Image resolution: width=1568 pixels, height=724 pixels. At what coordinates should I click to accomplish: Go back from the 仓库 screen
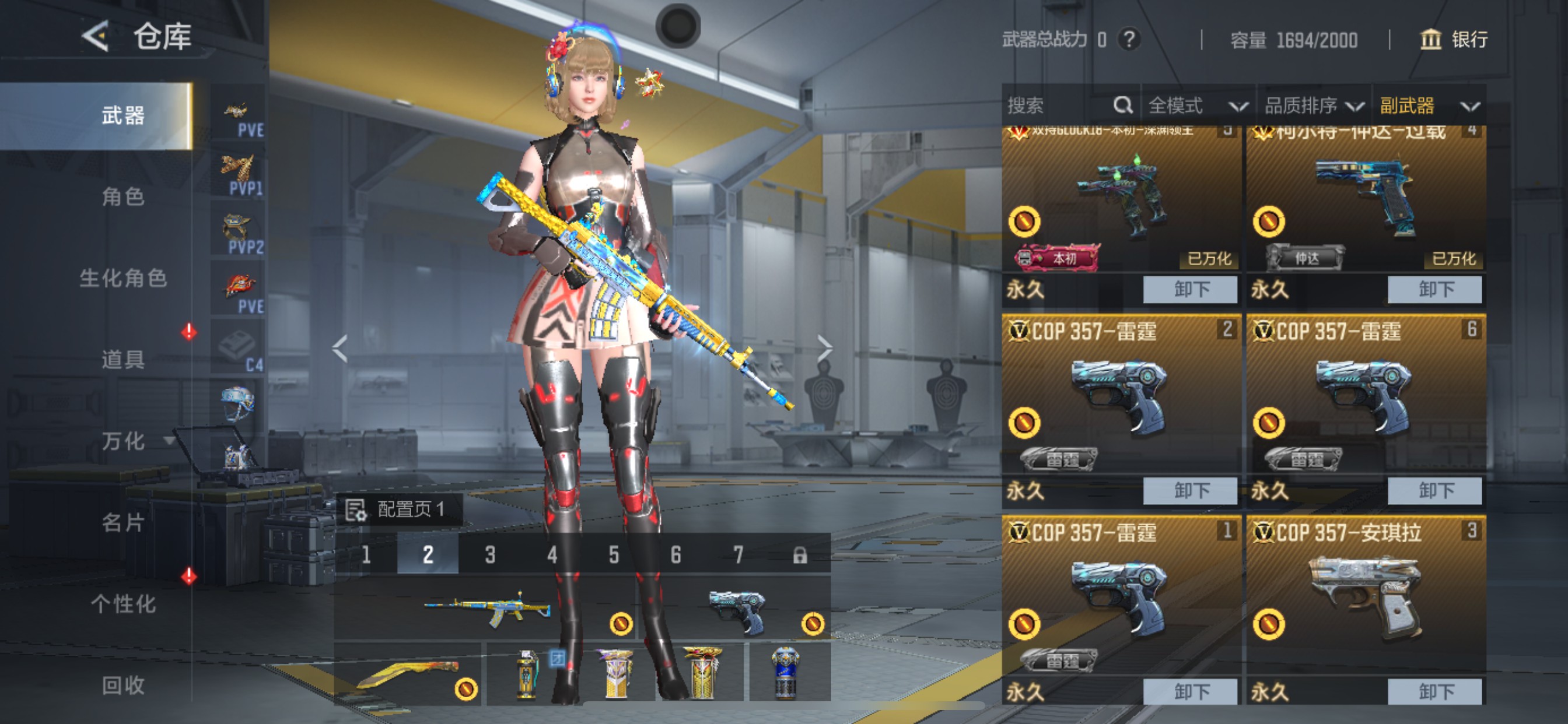pos(96,36)
